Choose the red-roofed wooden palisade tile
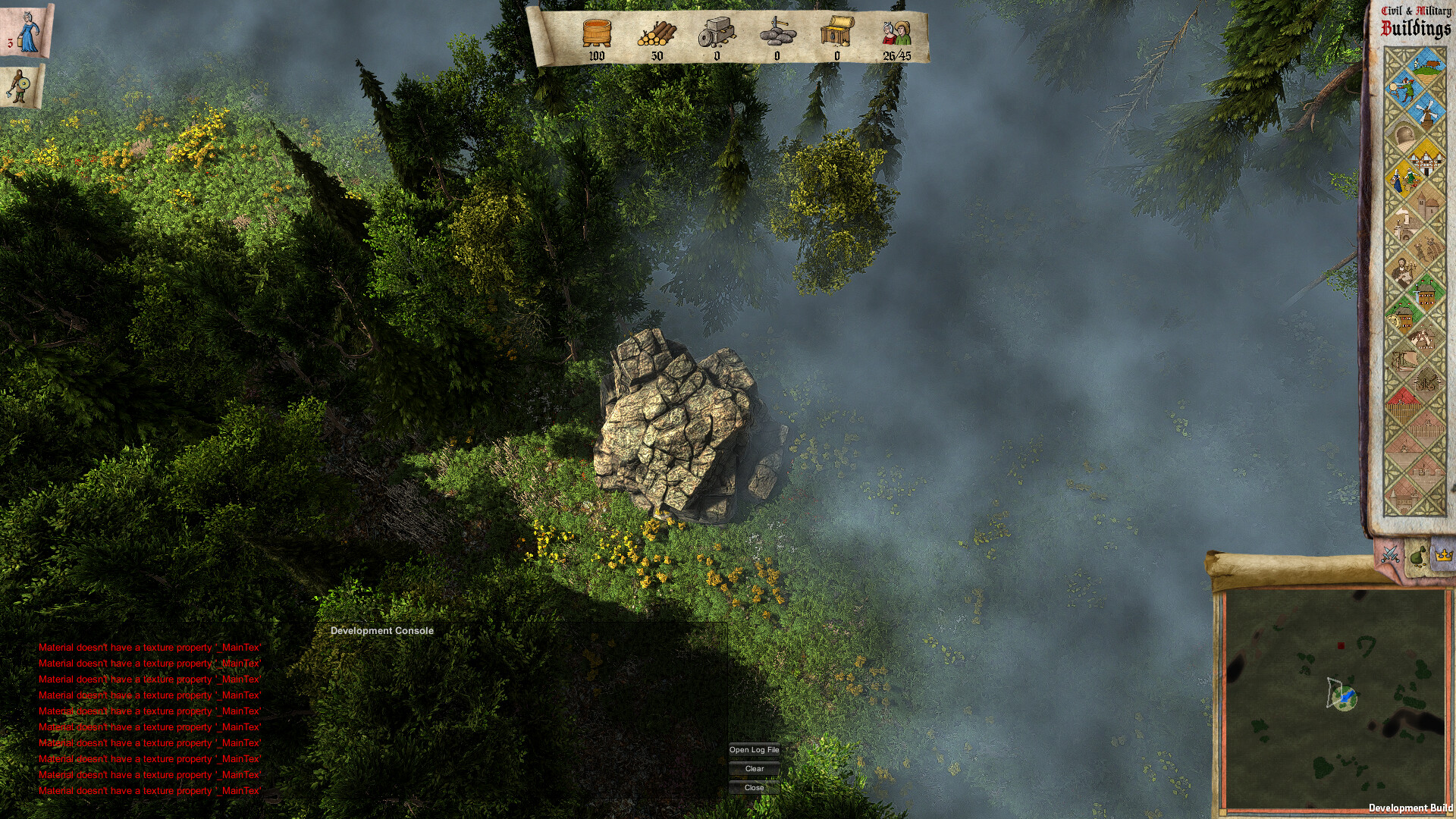Viewport: 1456px width, 819px height. pos(1404,403)
